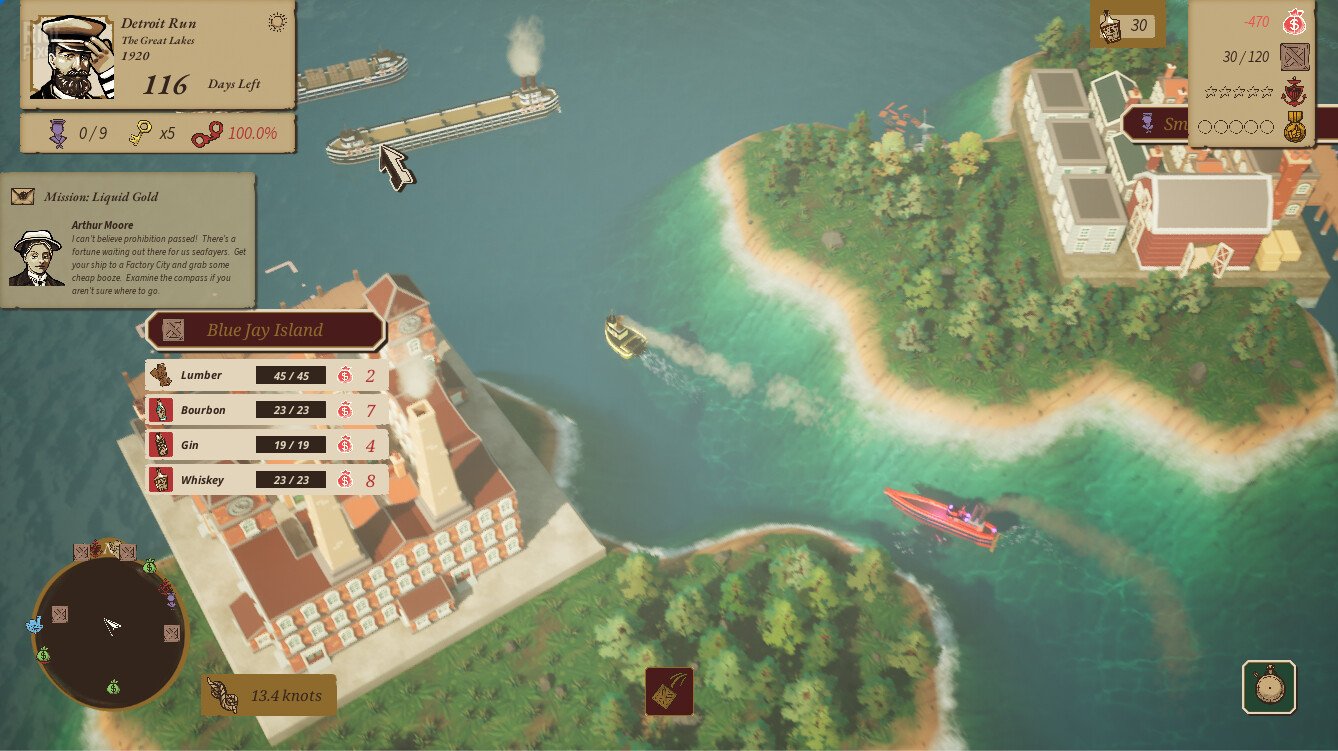Open the pocket watch time control

(x=1269, y=687)
